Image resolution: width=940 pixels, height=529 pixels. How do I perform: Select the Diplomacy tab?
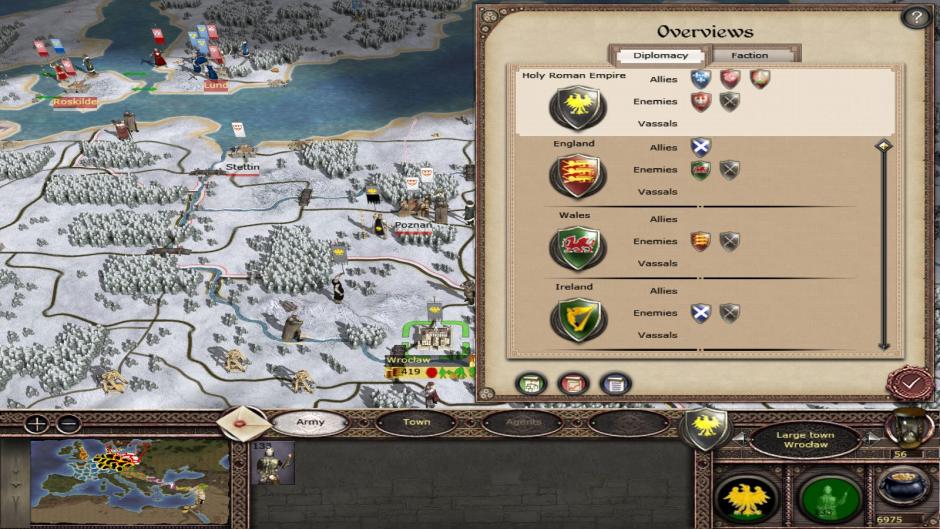coord(659,56)
